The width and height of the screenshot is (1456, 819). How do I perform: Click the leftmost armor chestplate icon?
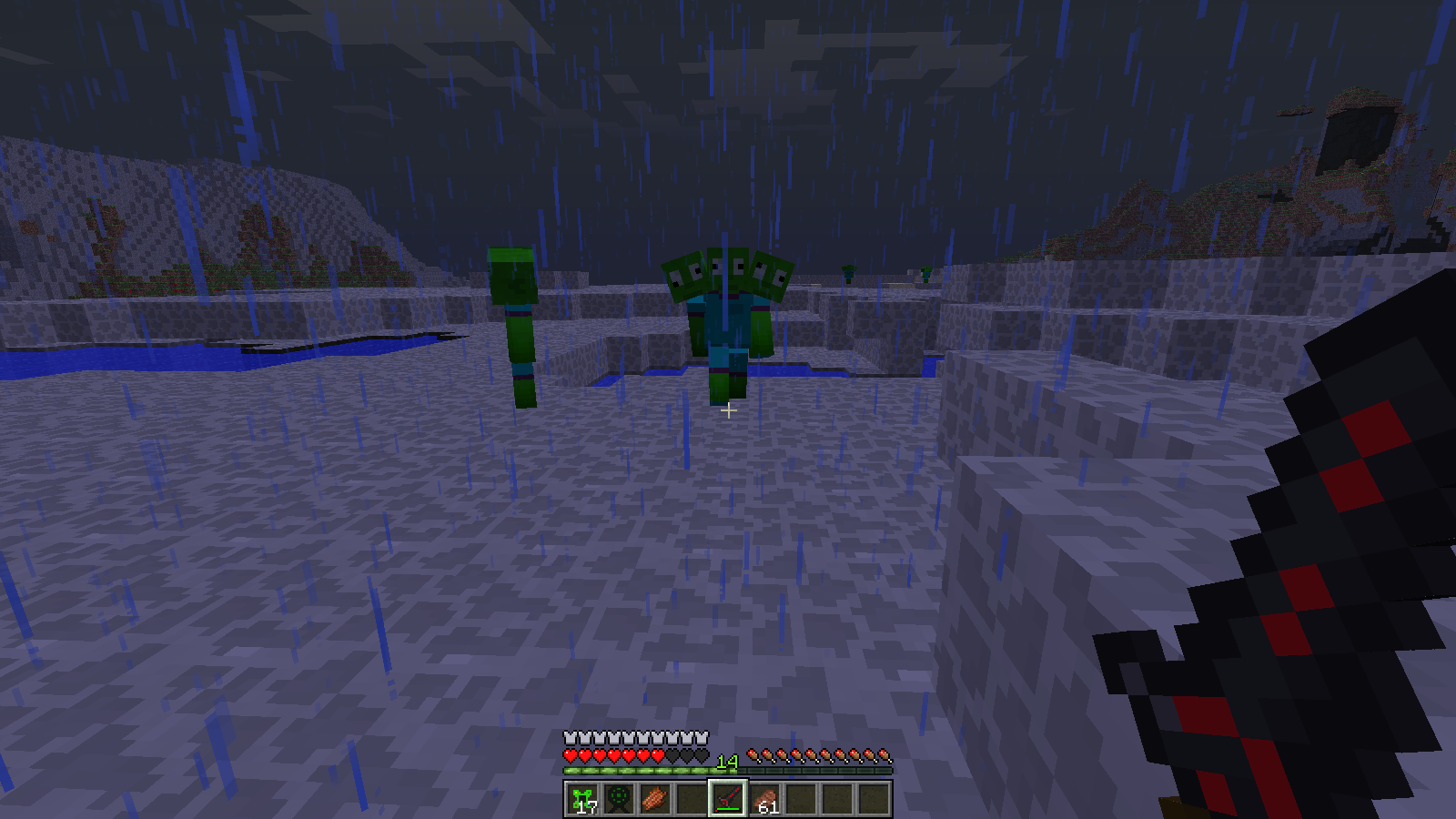(x=571, y=736)
